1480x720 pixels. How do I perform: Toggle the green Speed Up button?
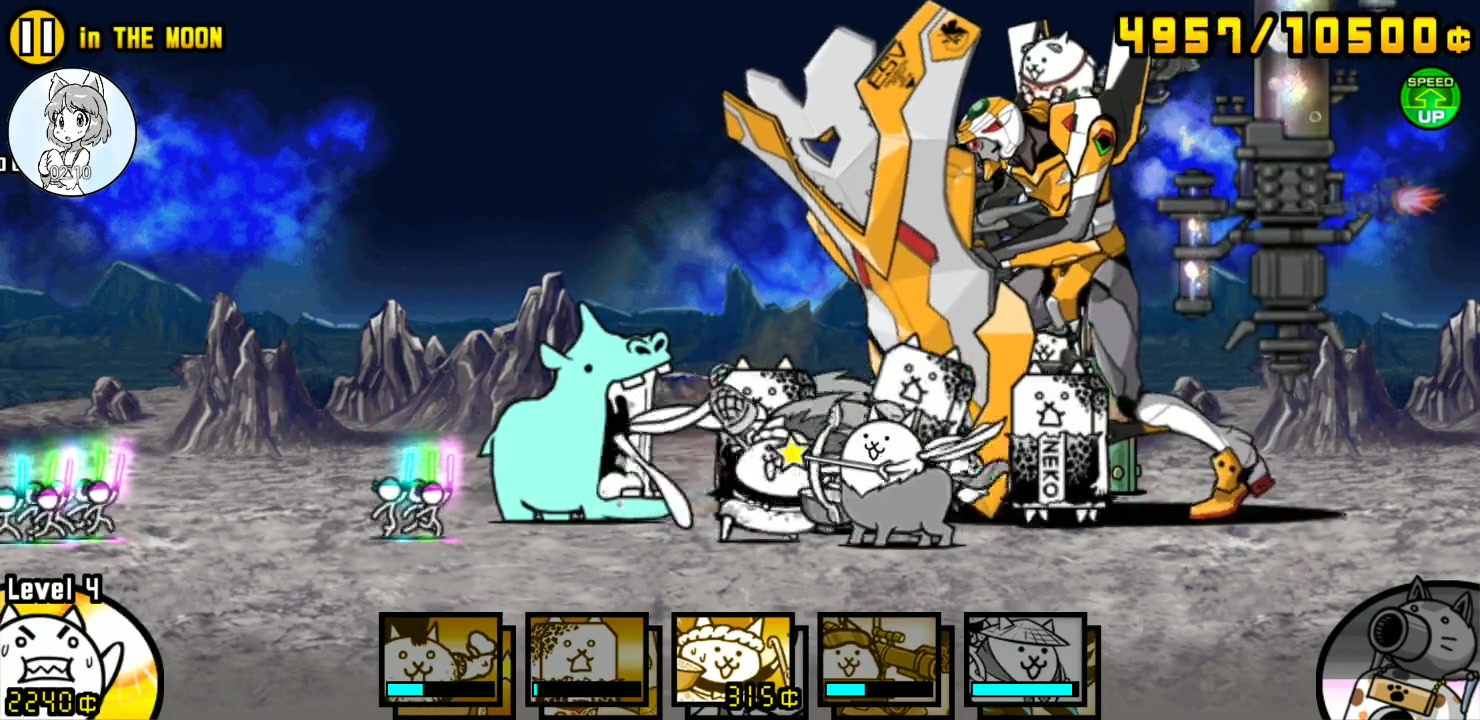click(x=1430, y=99)
